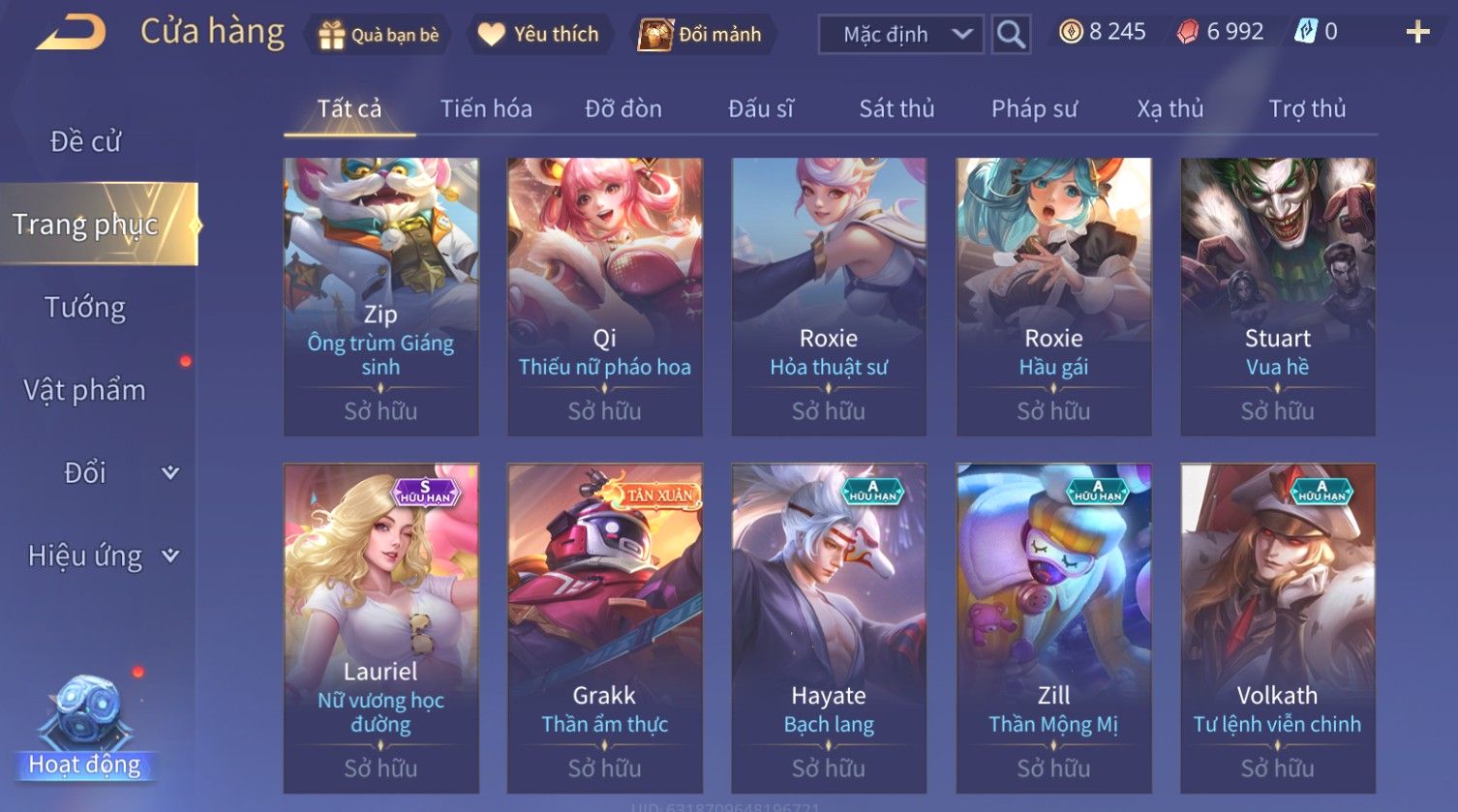Viewport: 1458px width, 812px height.
Task: Open the Vật phẩm items section
Action: [x=85, y=390]
